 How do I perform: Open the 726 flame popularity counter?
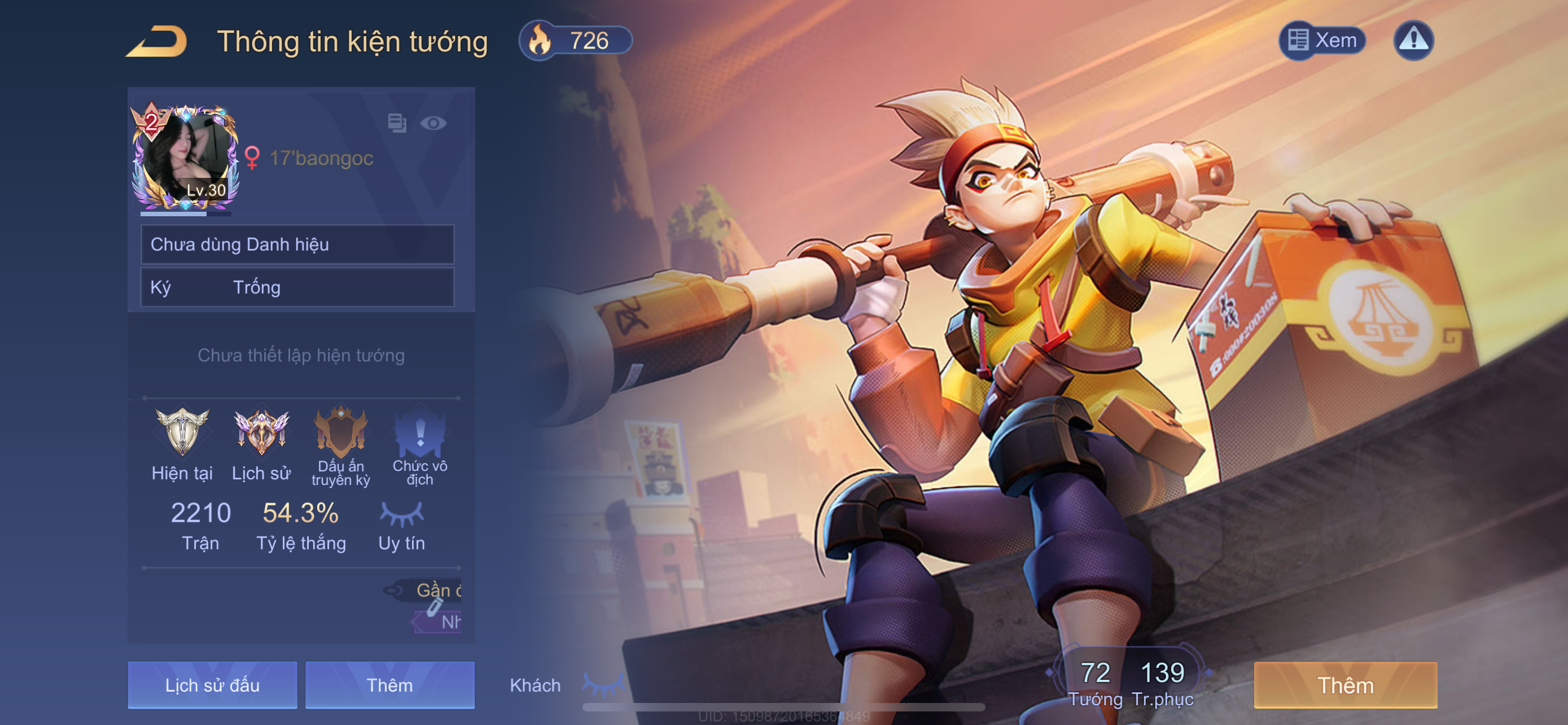[575, 41]
